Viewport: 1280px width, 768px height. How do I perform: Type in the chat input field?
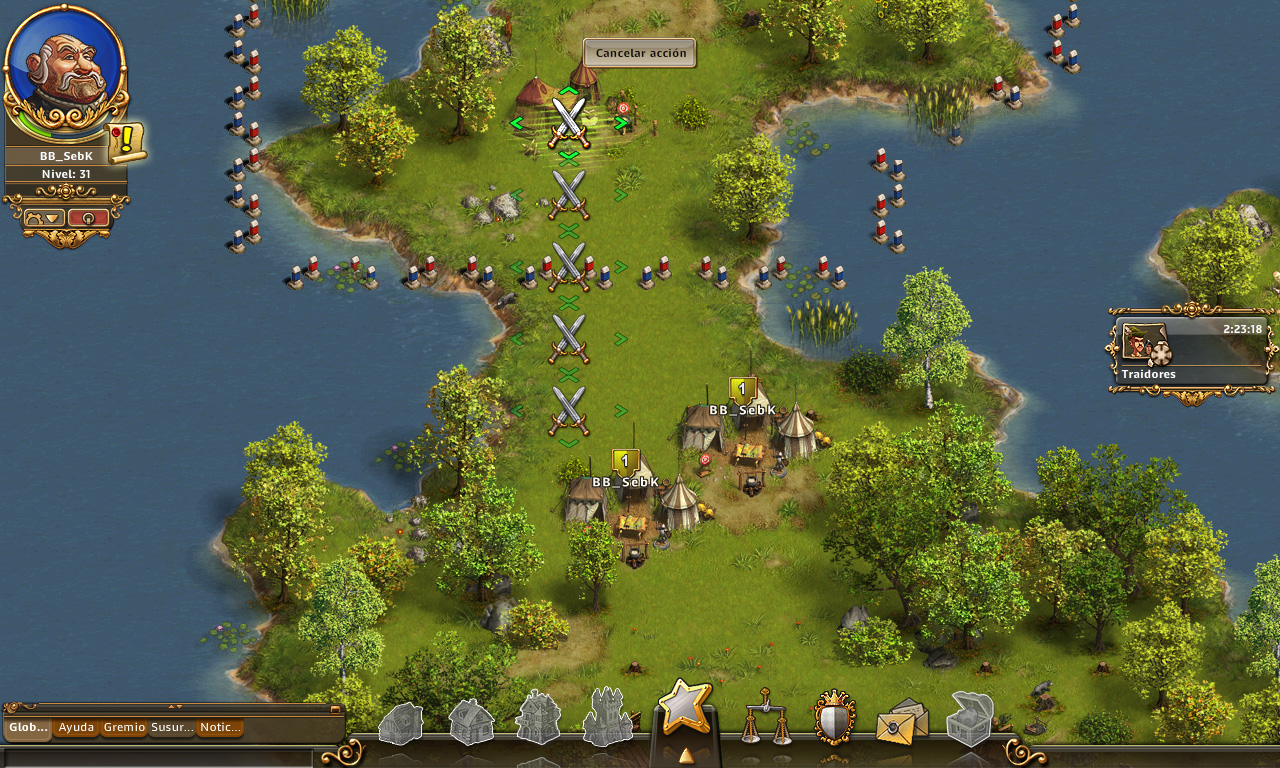(x=160, y=757)
